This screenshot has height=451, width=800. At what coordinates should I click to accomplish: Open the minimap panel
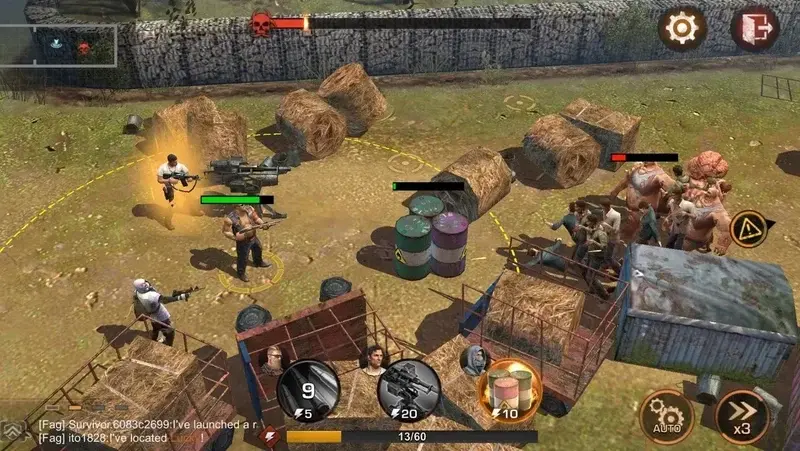click(60, 45)
